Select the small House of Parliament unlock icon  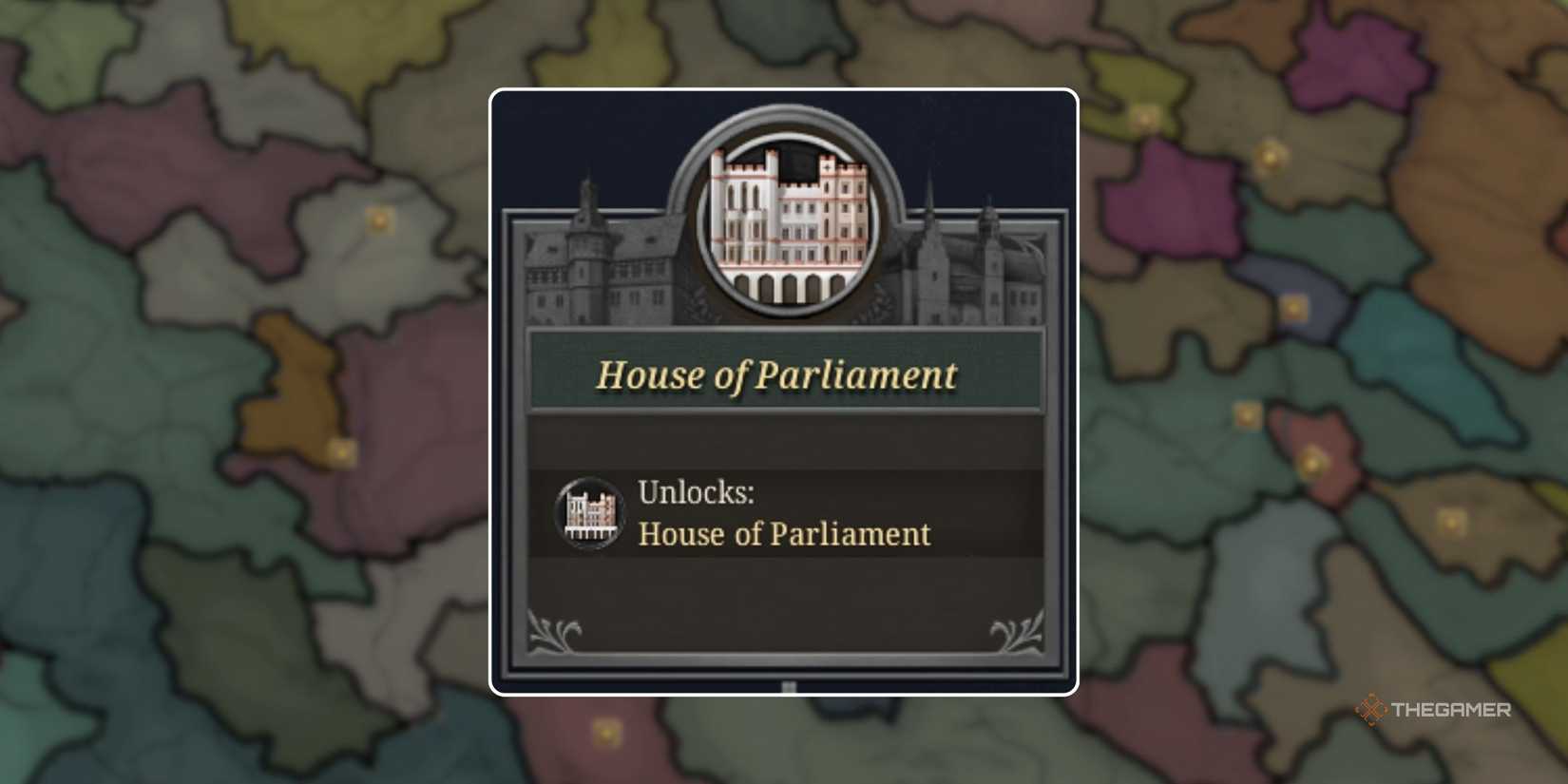pyautogui.click(x=589, y=513)
